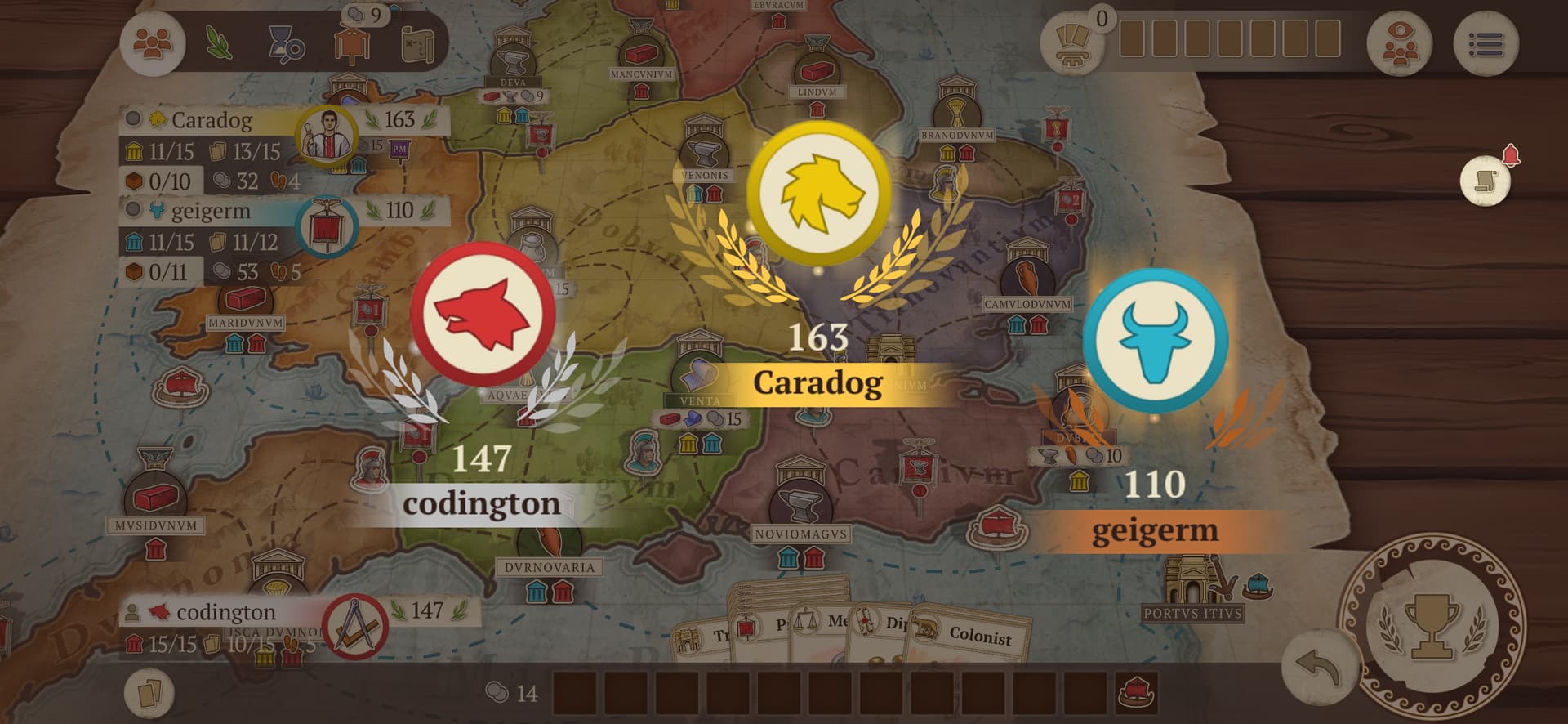
Task: Go back with the undo arrow
Action: pos(1316,667)
